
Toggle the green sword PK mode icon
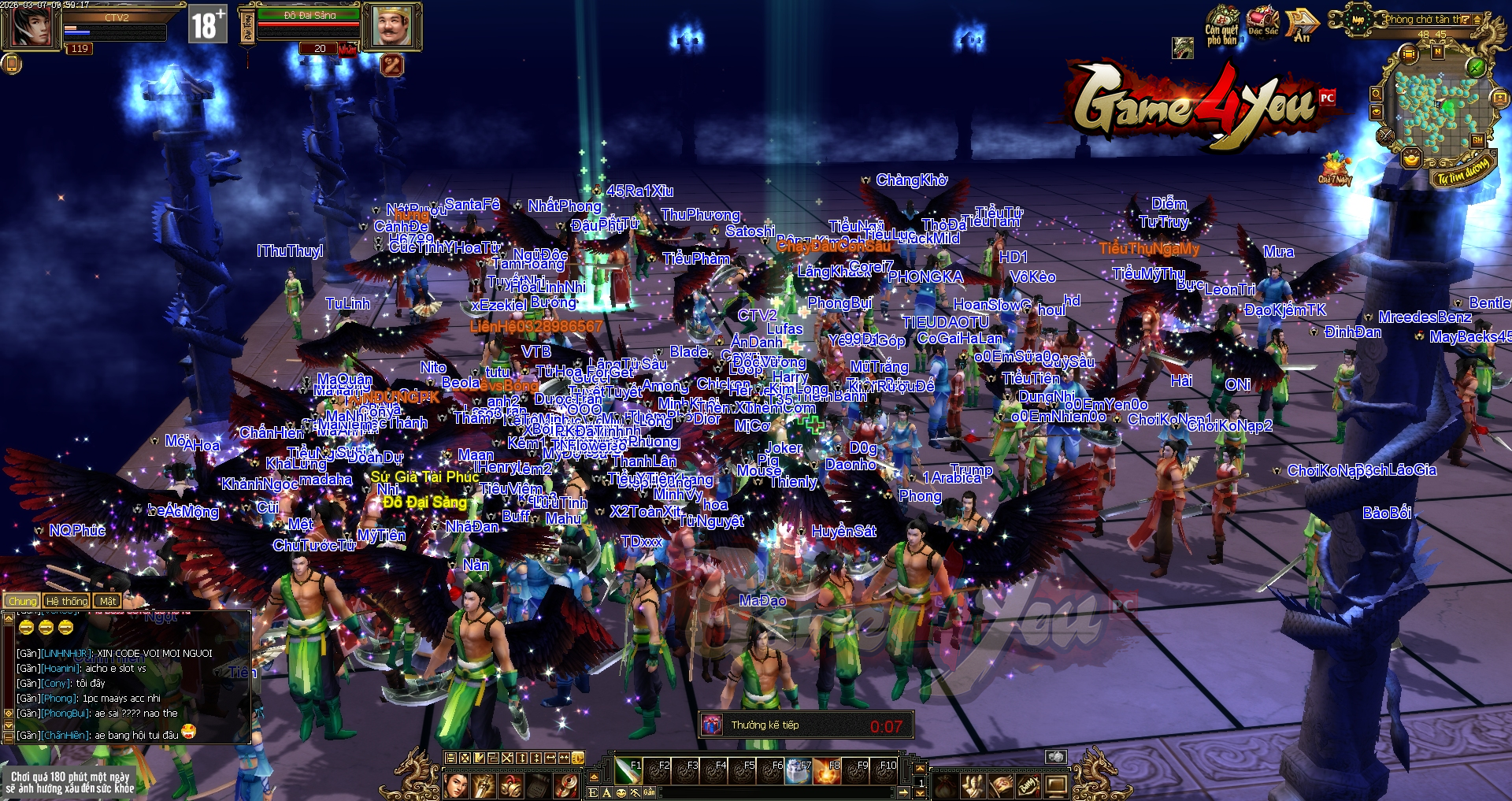[1476, 67]
